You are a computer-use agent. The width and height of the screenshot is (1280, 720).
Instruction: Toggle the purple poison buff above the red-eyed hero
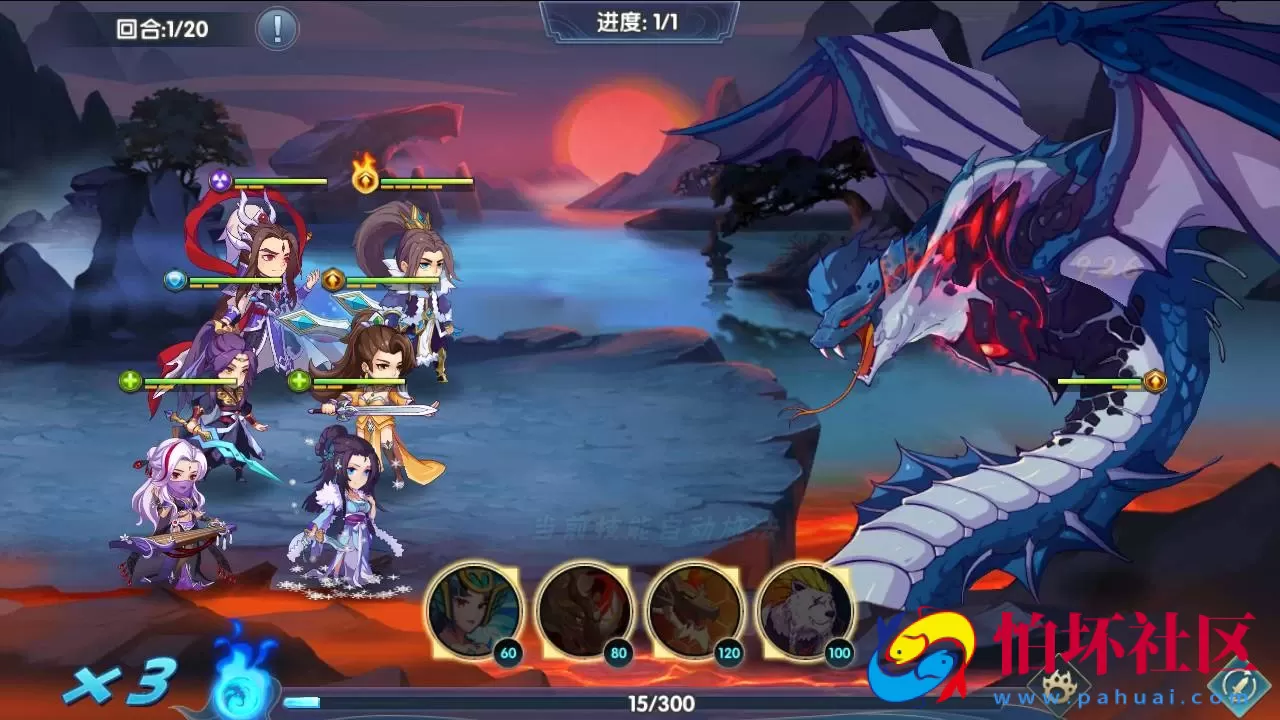(218, 180)
